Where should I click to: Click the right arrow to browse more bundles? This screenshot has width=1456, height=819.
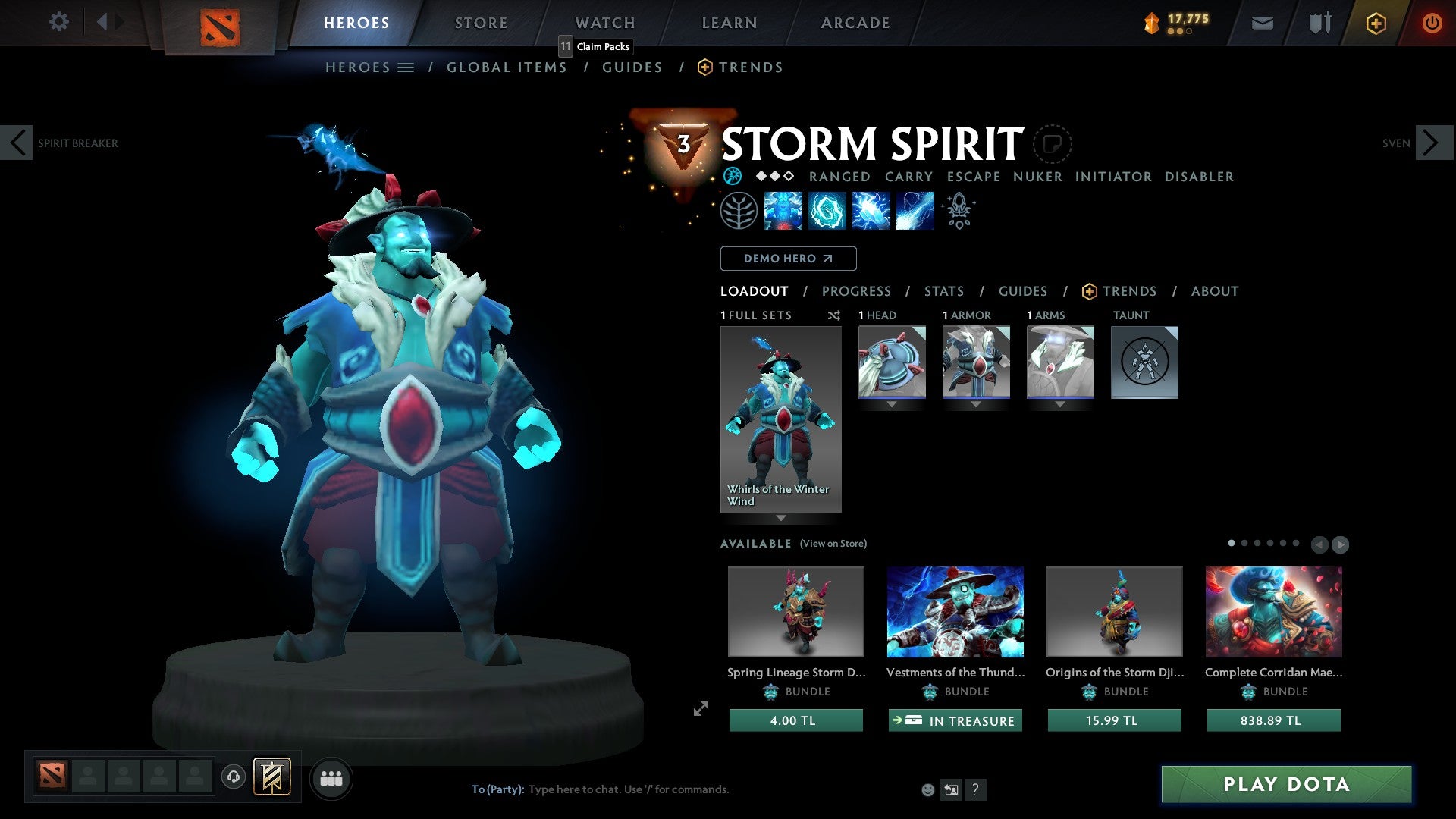[1339, 544]
